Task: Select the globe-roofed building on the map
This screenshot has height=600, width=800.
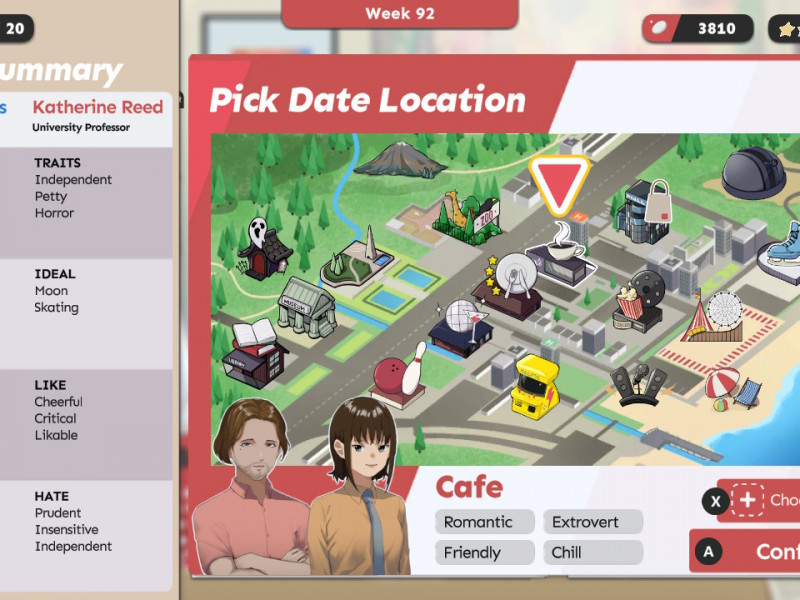Action: [460, 322]
